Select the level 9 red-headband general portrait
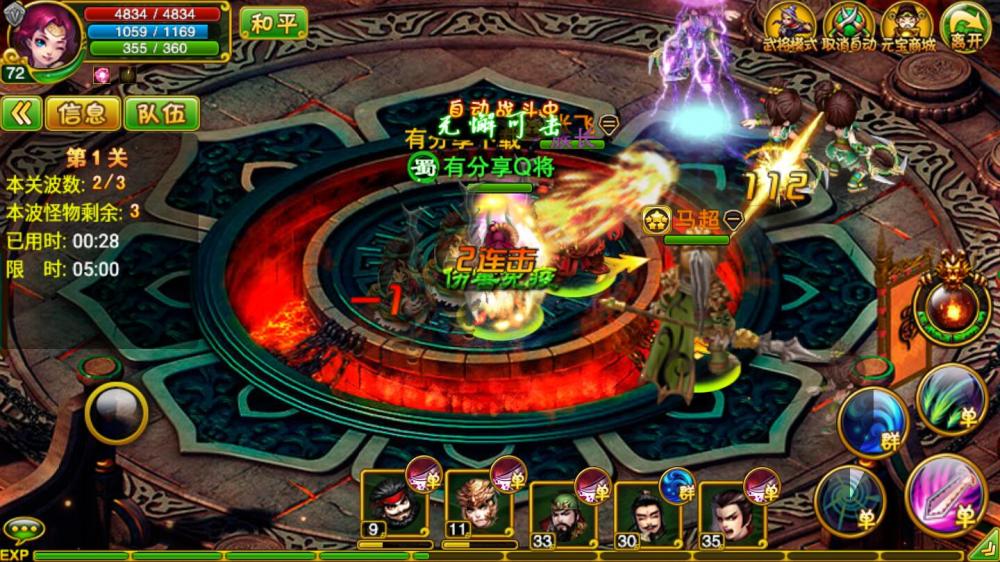Screen dimensions: 1000x562 (392, 502)
